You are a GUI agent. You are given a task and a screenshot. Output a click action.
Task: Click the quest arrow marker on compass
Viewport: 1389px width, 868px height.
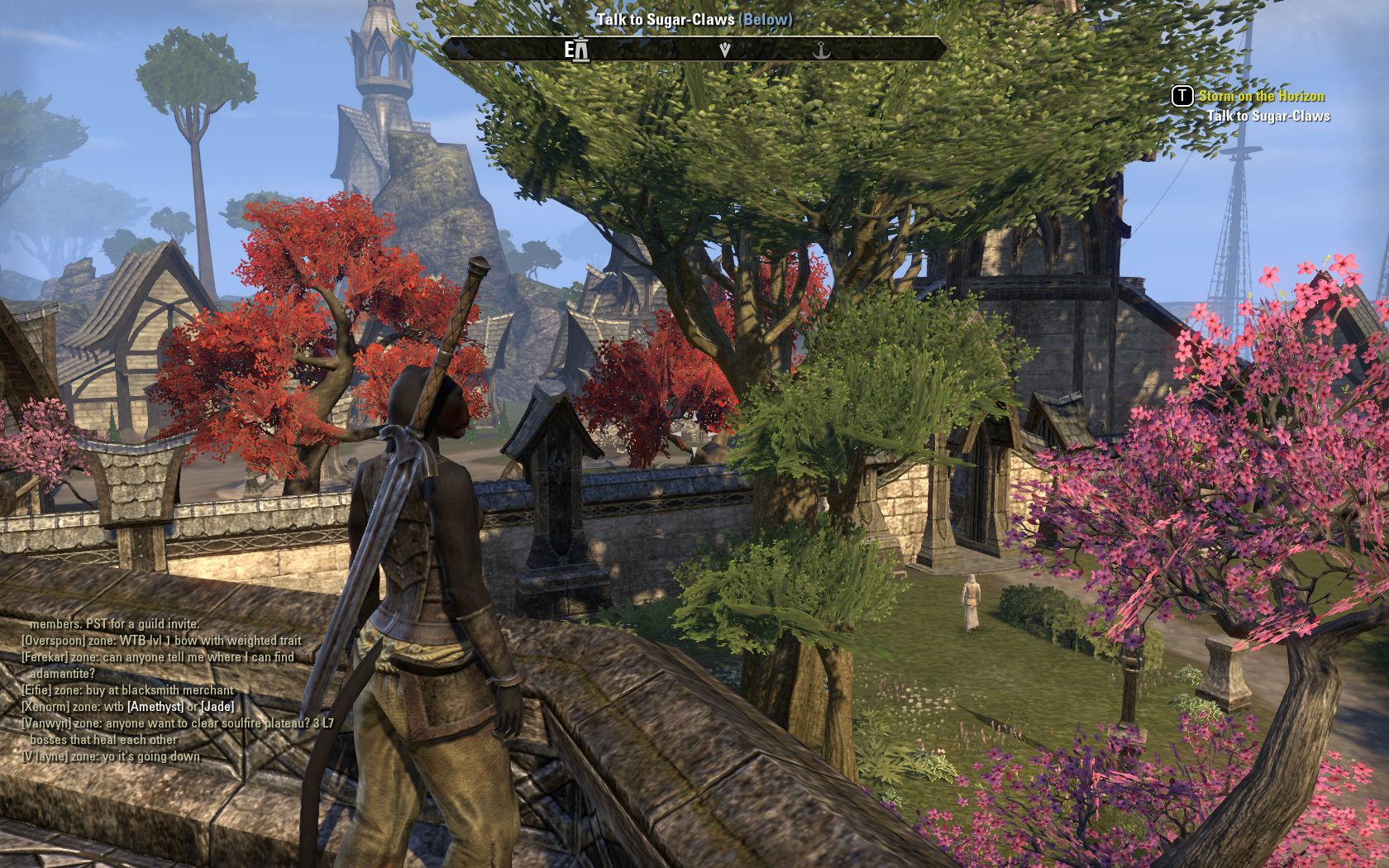[x=725, y=50]
